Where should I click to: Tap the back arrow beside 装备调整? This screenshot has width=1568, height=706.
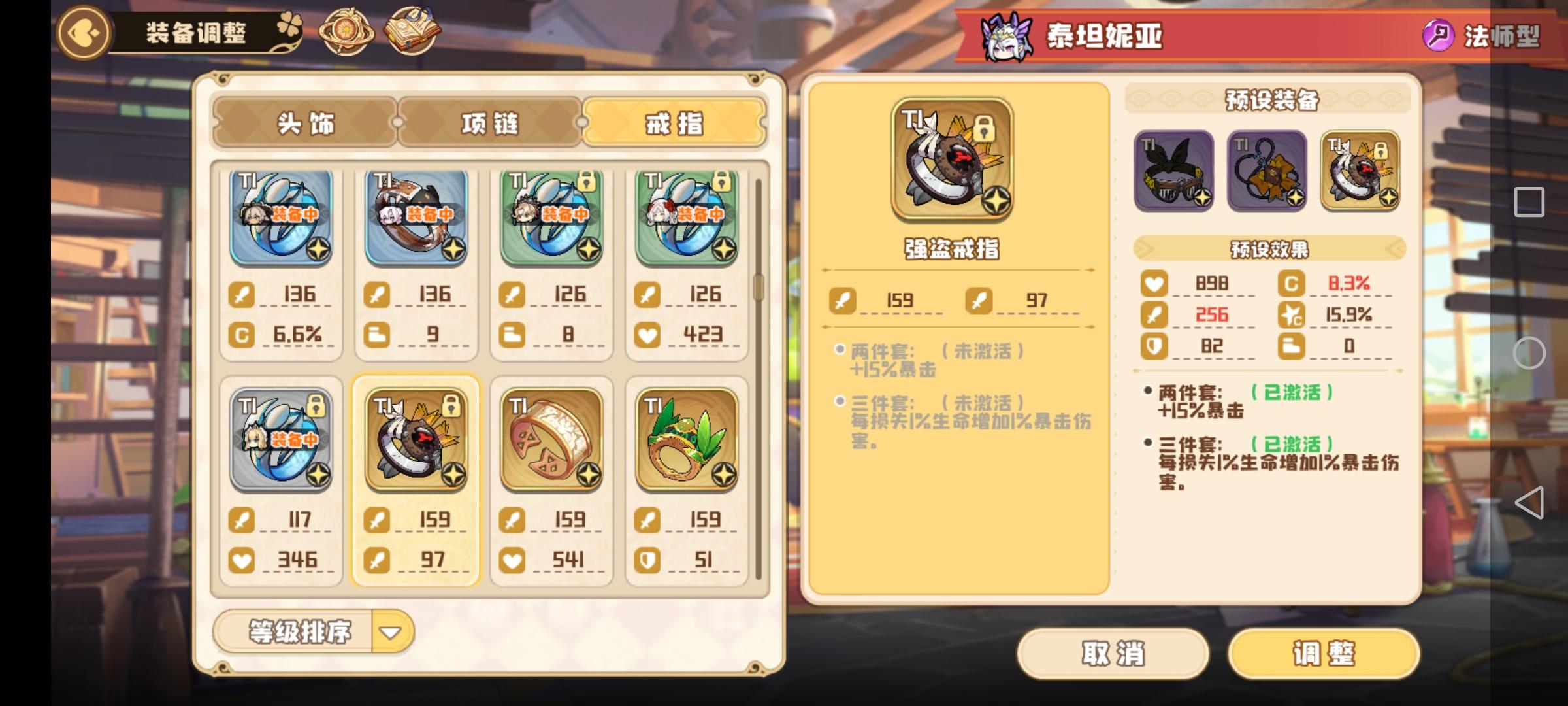(82, 33)
